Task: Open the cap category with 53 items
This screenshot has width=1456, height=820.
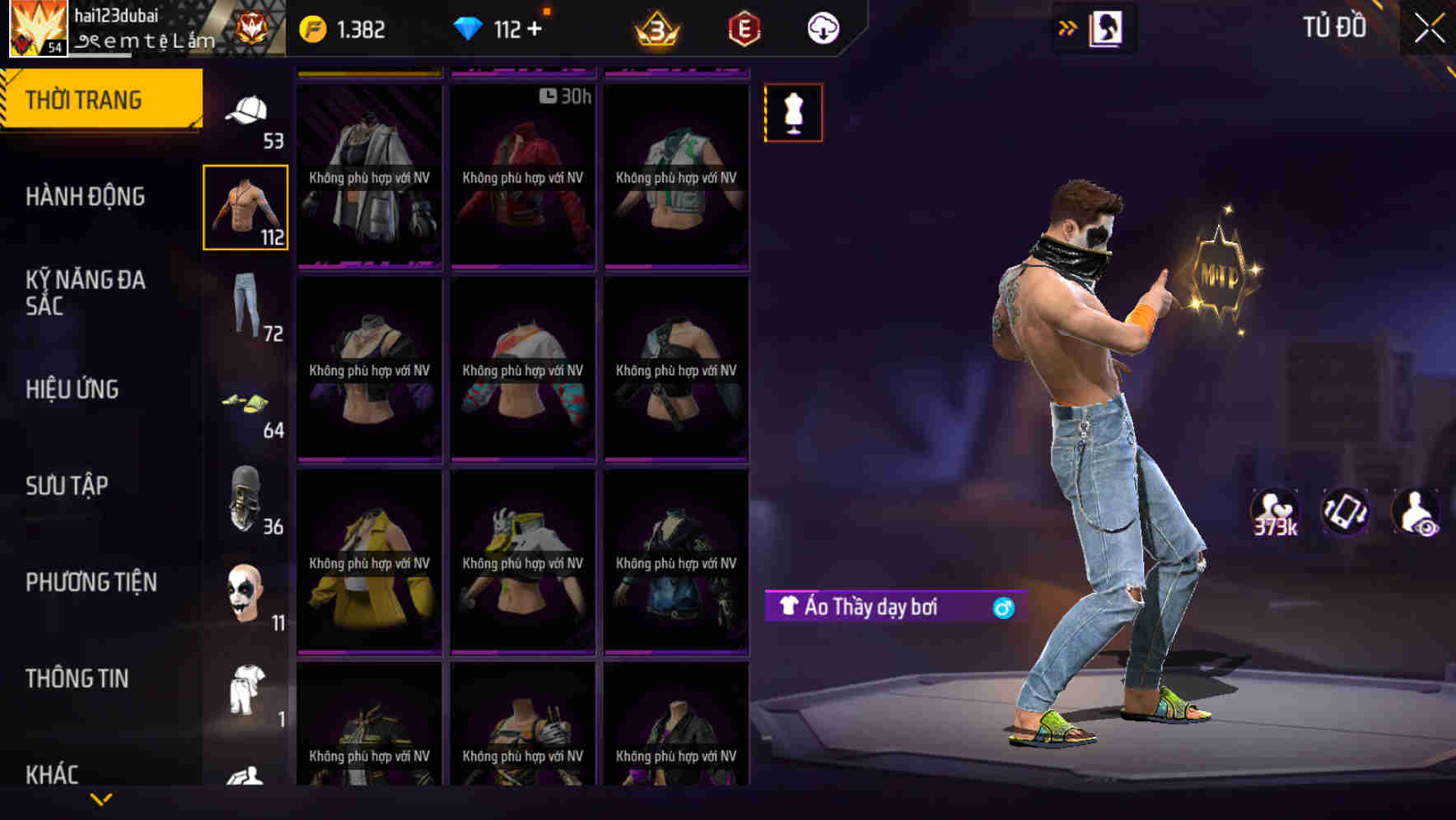Action: (245, 111)
